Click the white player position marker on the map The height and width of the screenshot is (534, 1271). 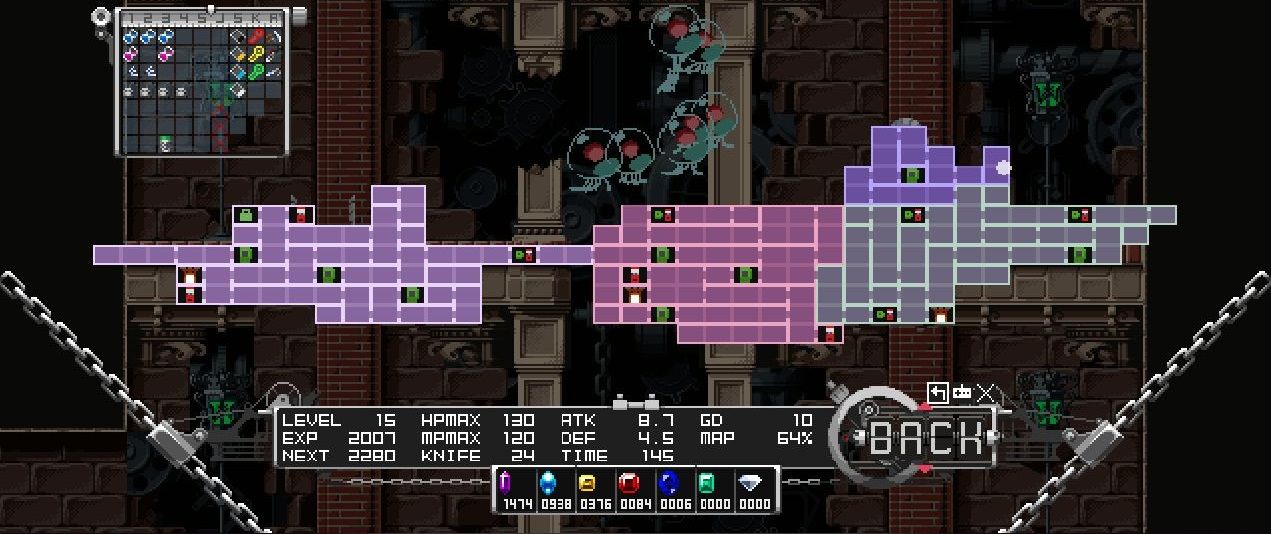coord(1003,168)
